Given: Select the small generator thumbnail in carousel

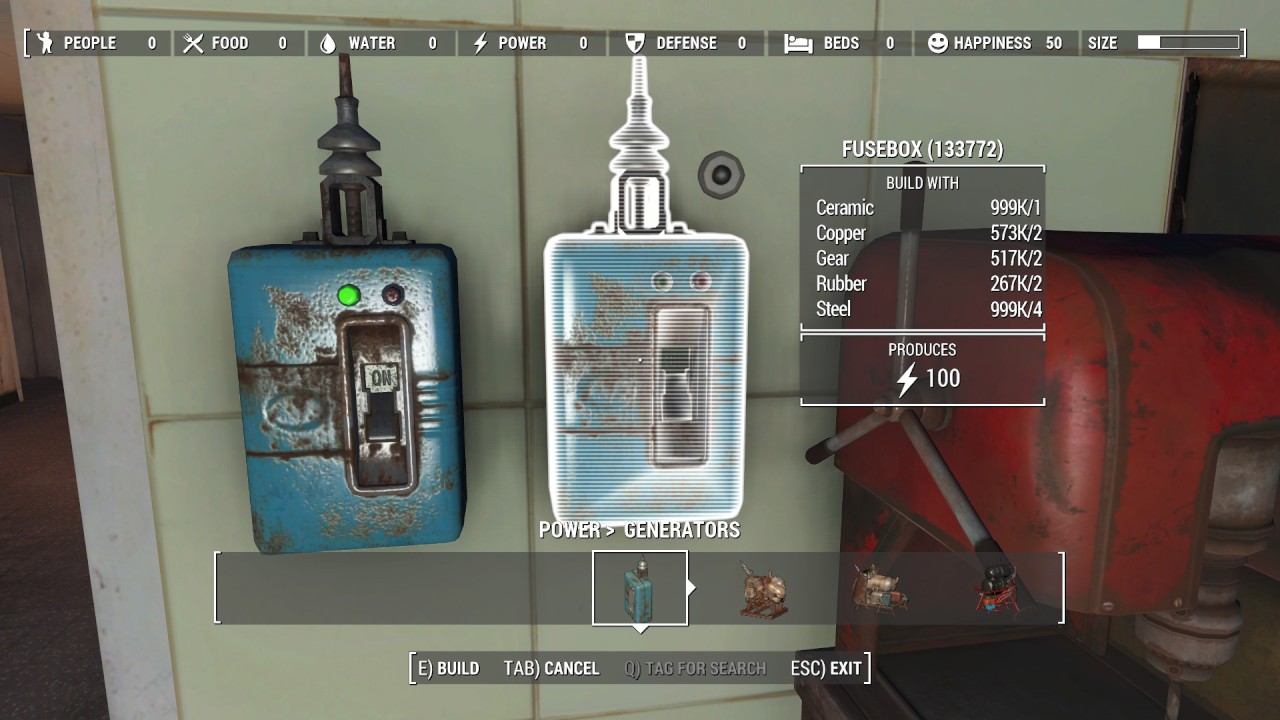Looking at the screenshot, I should (762, 589).
